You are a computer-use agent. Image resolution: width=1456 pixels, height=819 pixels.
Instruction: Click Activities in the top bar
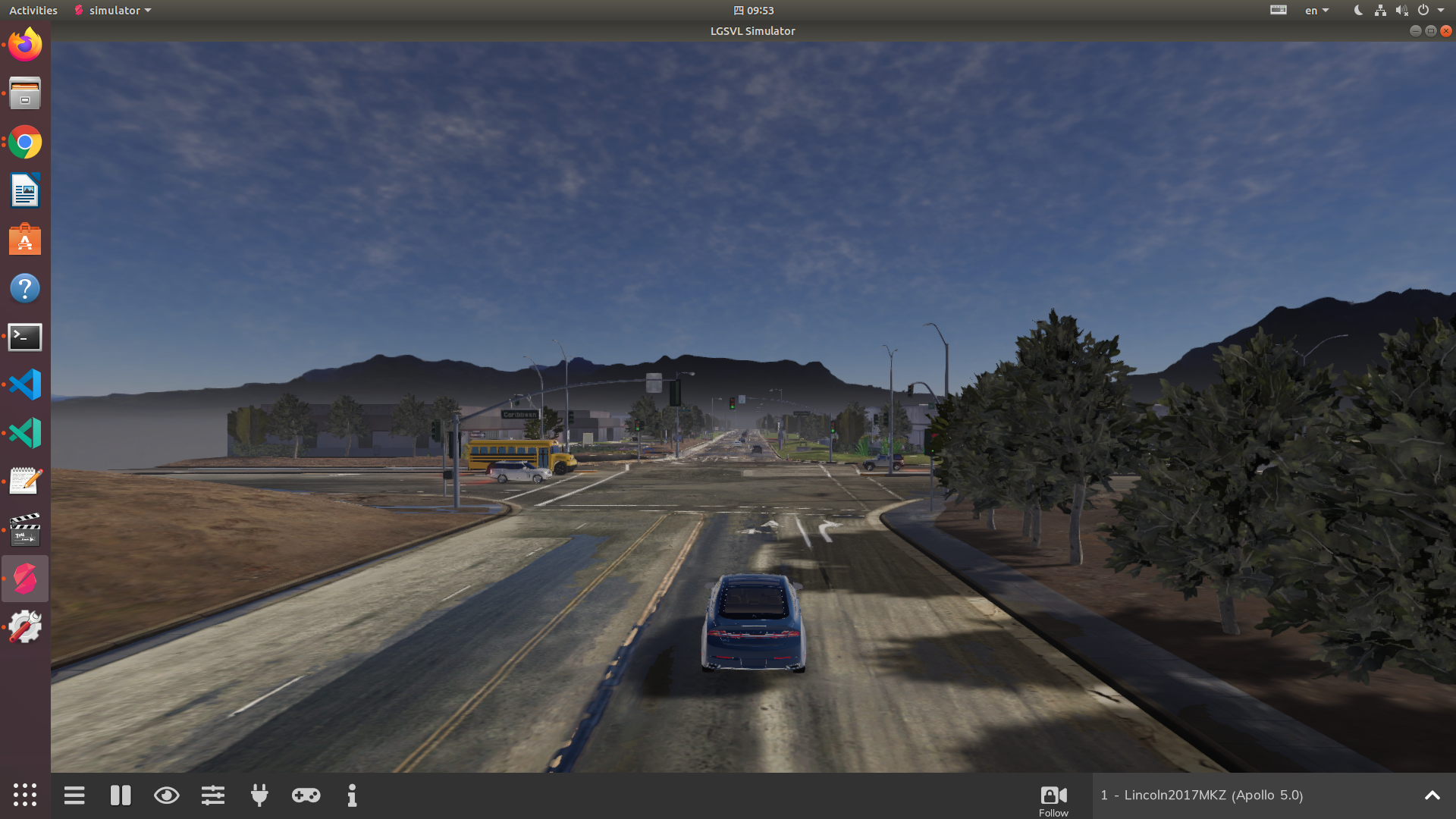click(x=33, y=10)
